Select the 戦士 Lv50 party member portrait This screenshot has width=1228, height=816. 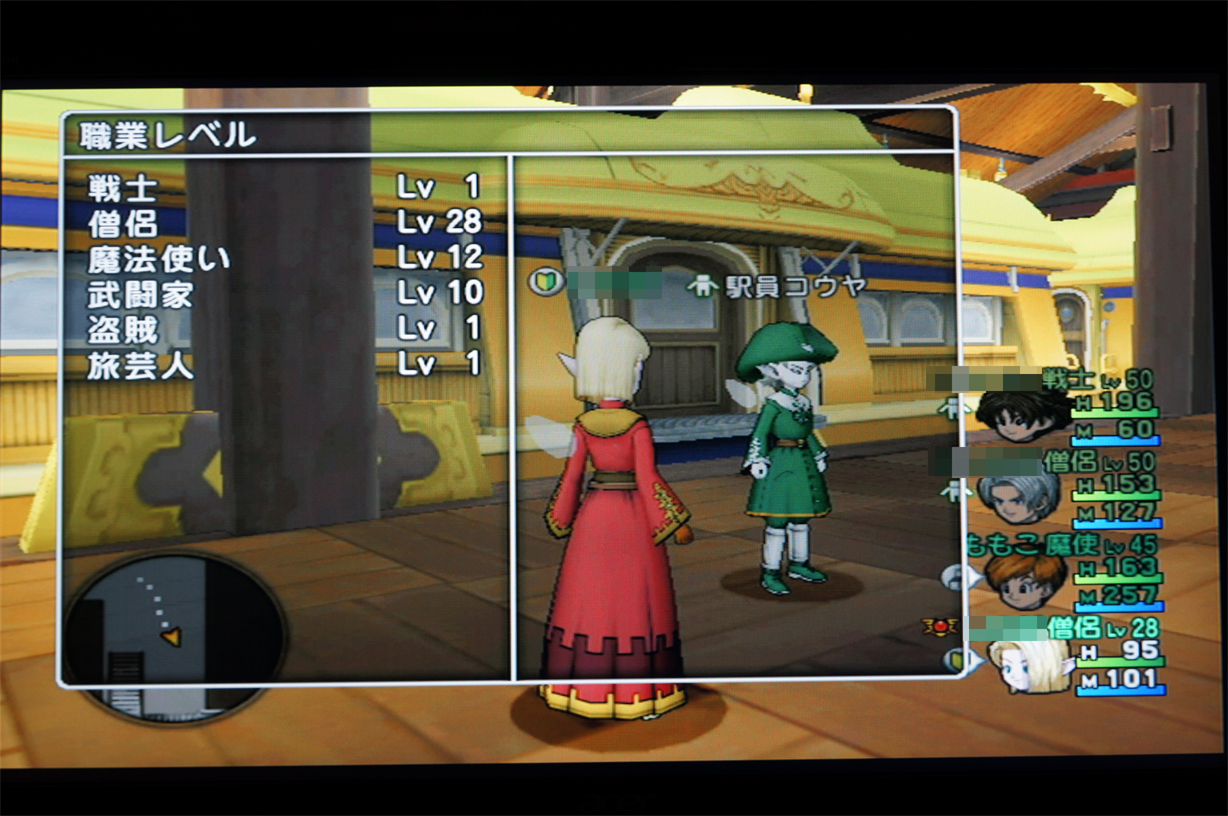point(1022,411)
